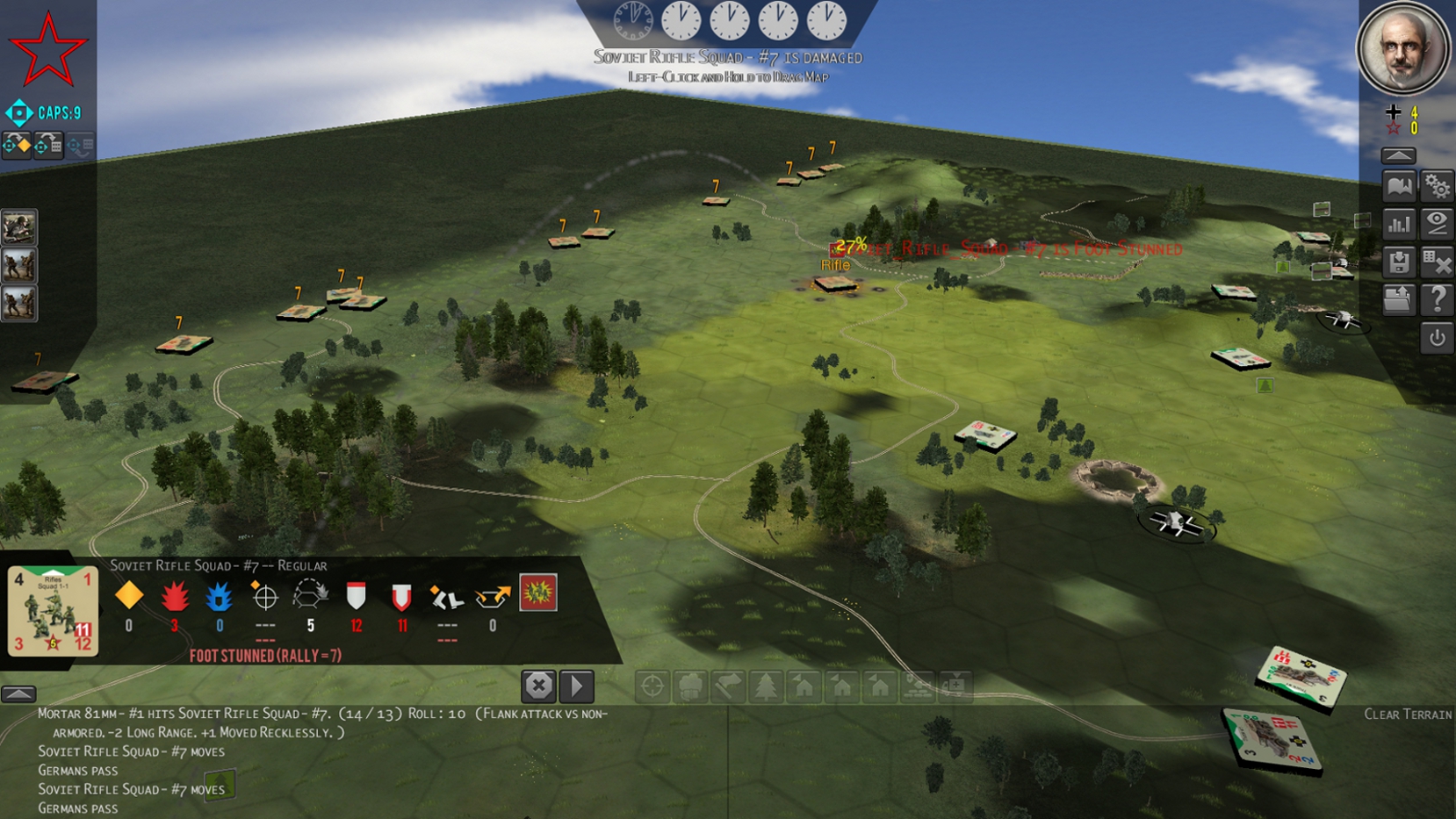Load a game via folder icon

coord(1399,299)
